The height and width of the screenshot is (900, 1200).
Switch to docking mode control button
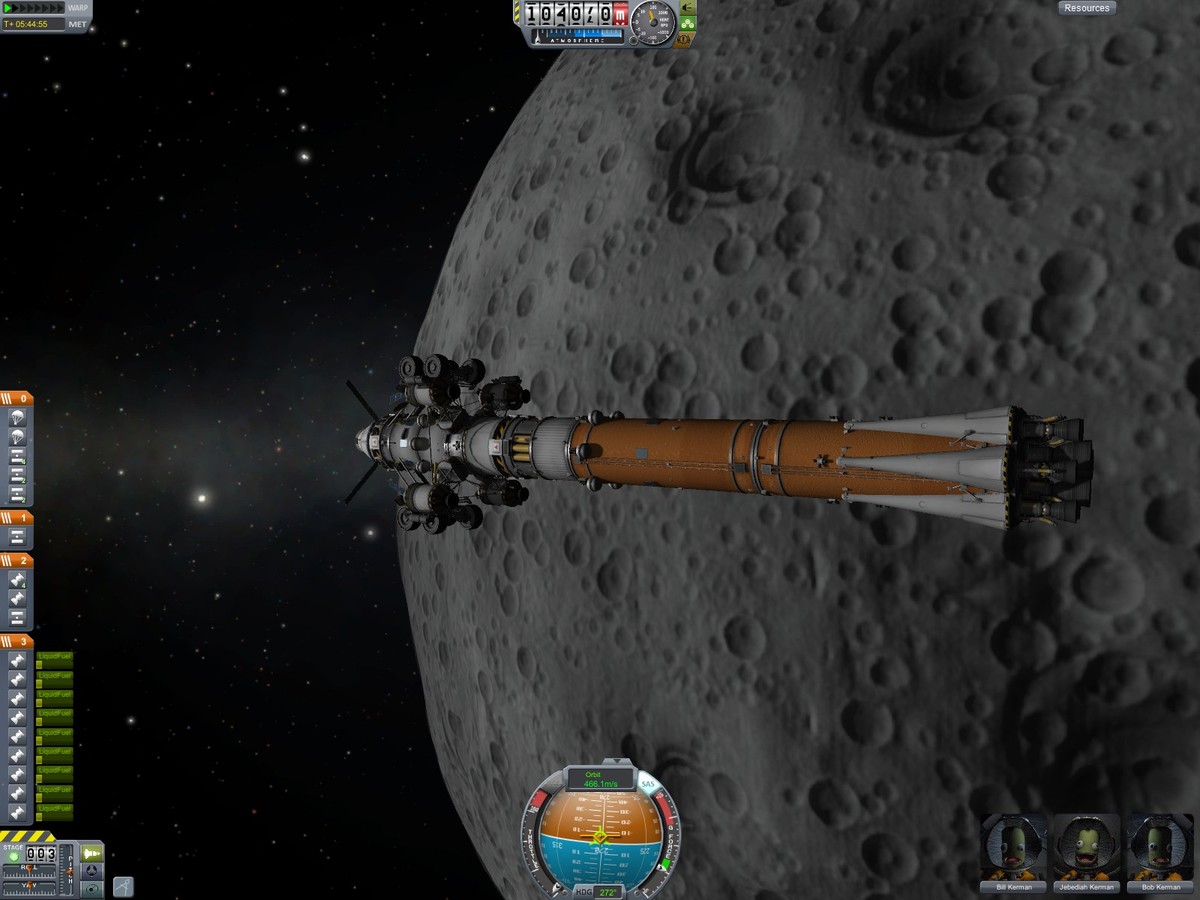(x=91, y=870)
